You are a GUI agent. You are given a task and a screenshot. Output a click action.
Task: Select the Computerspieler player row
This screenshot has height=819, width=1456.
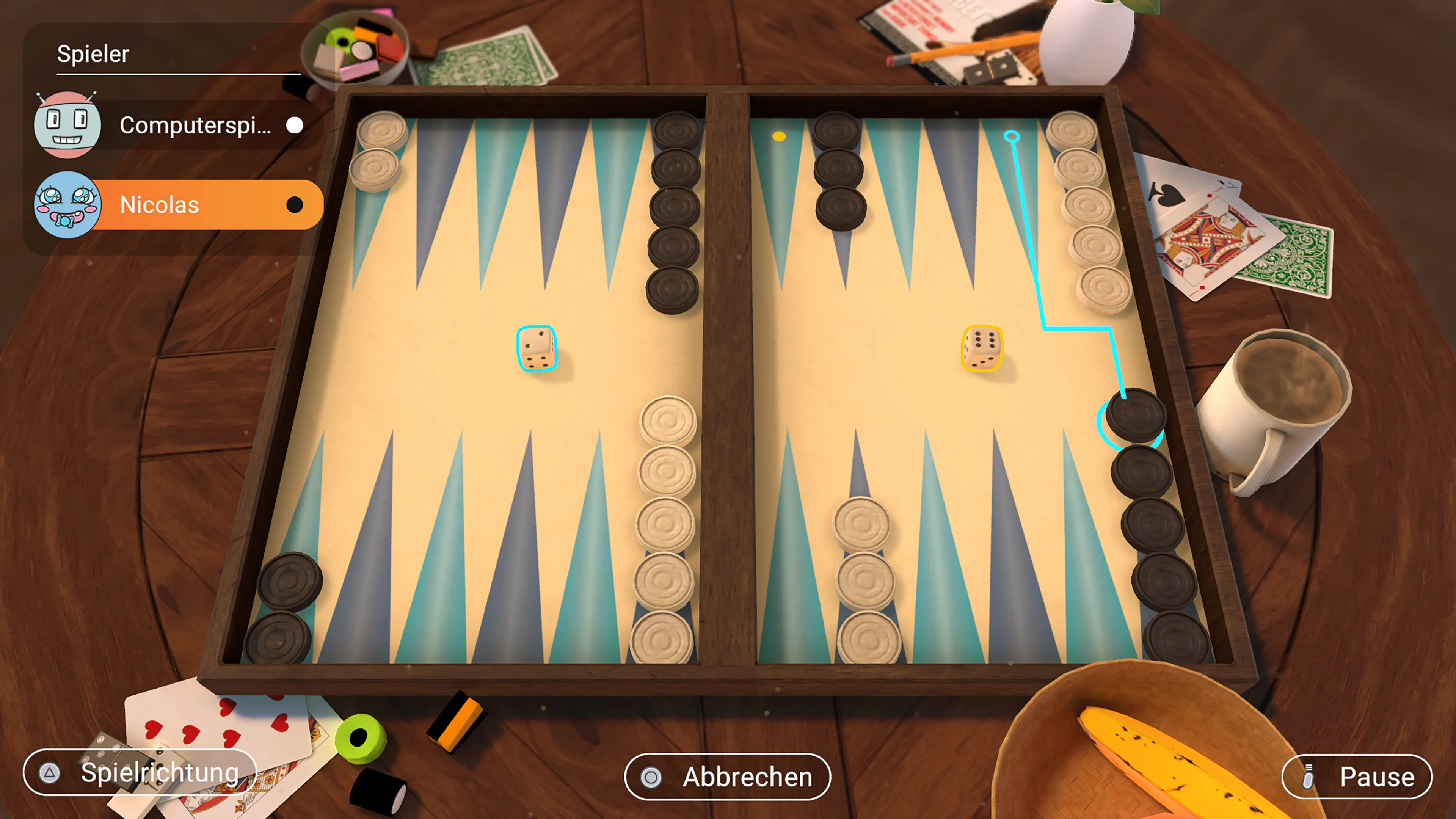coord(195,125)
